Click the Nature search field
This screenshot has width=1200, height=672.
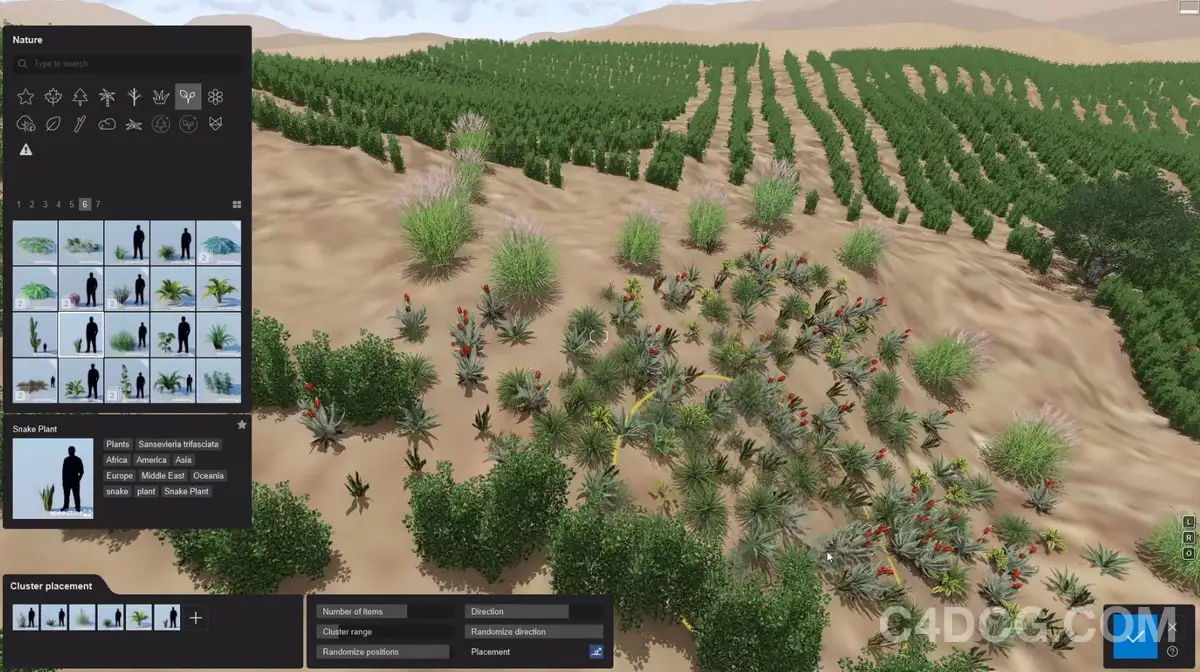click(x=130, y=64)
